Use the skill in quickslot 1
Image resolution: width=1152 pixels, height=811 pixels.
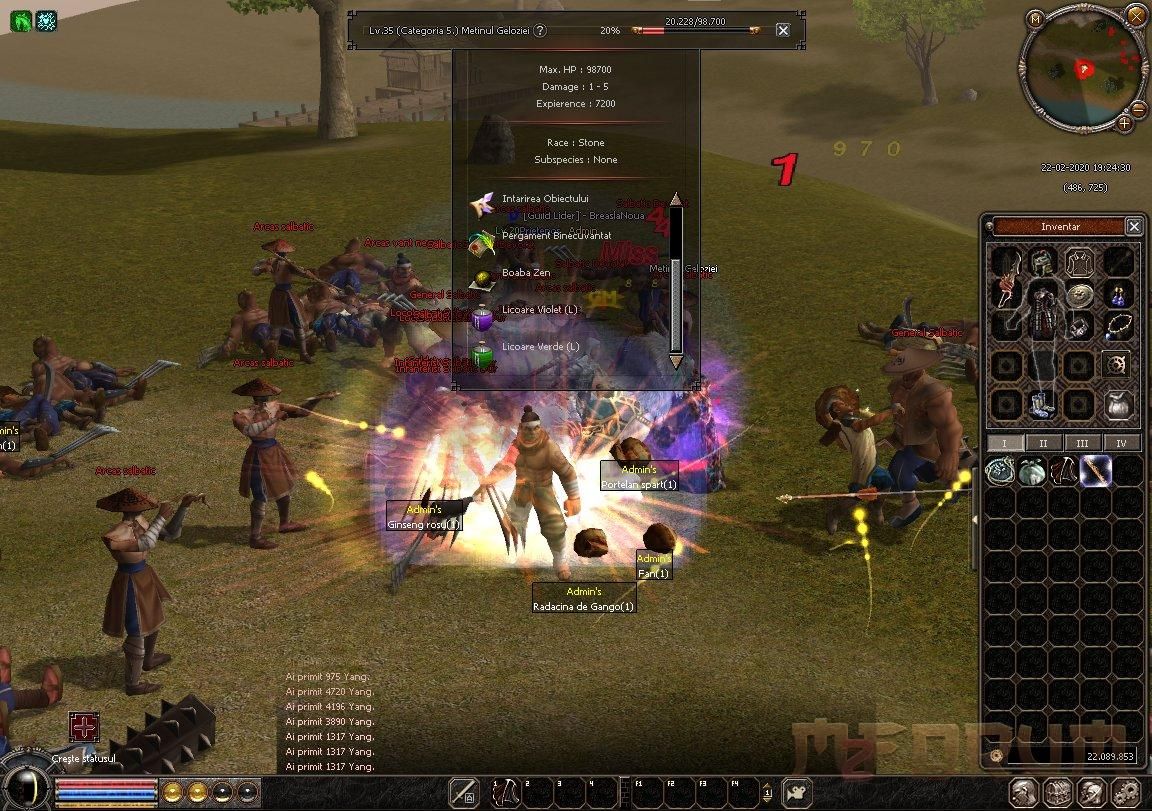point(508,792)
